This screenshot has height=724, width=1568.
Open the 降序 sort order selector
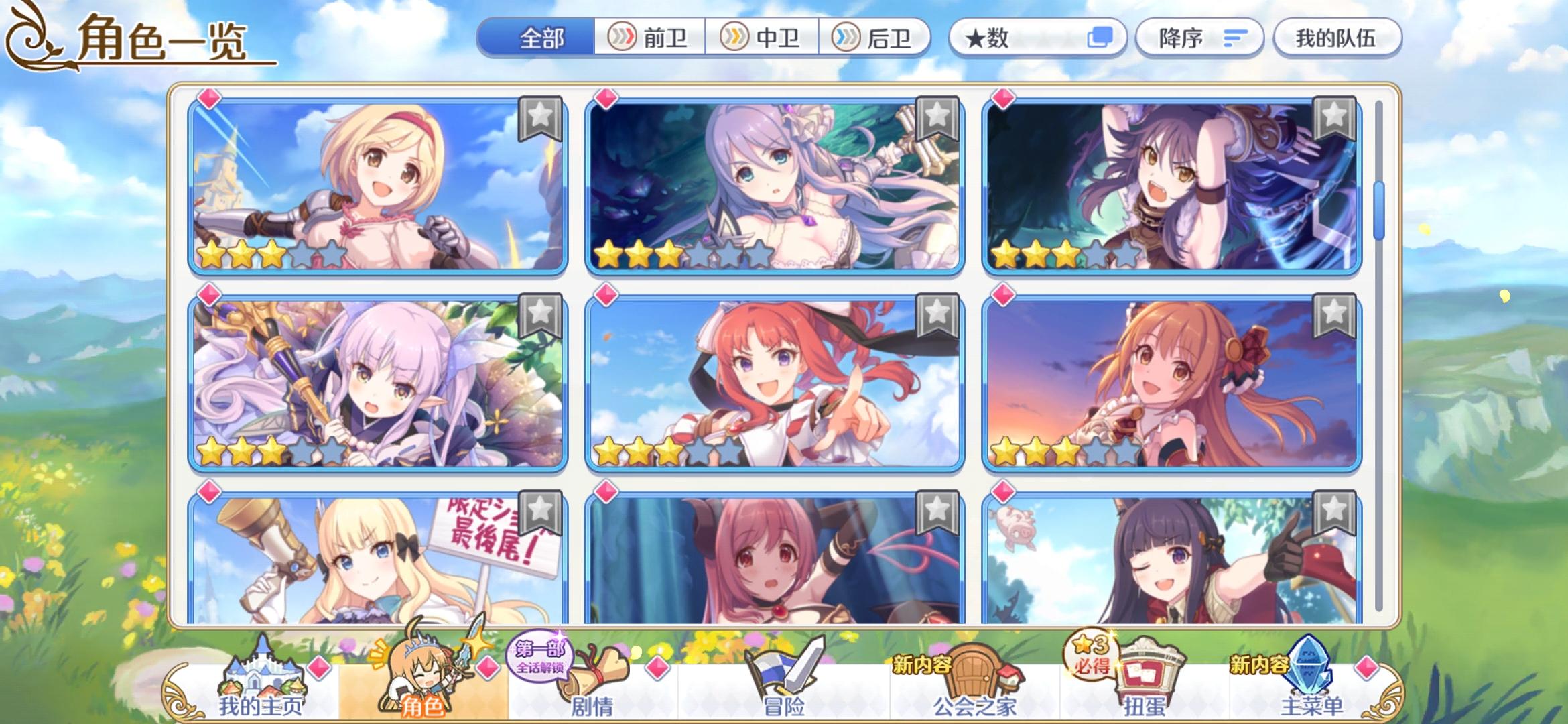pos(1199,38)
